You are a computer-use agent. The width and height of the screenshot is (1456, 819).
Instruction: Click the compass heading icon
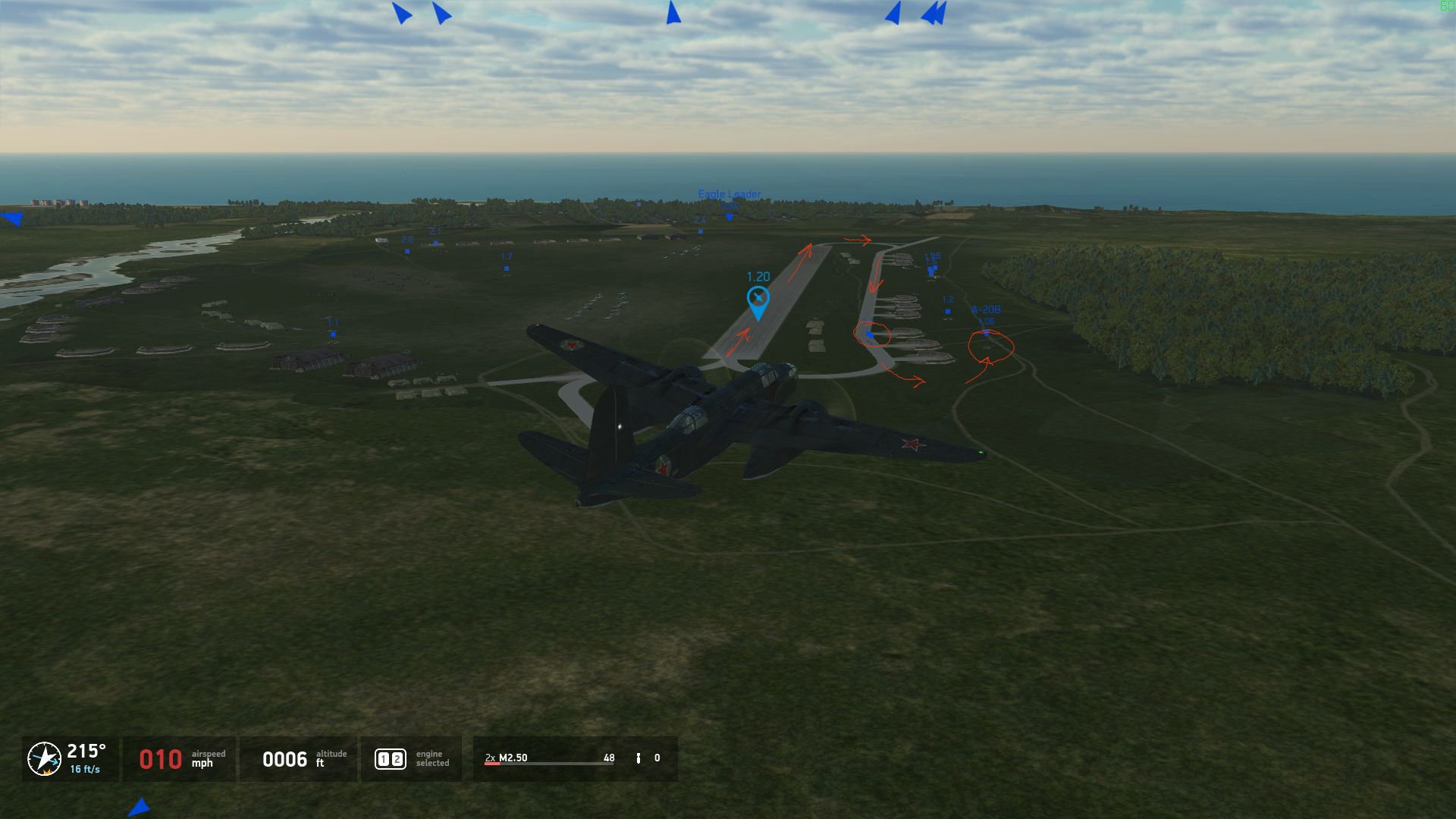[44, 758]
